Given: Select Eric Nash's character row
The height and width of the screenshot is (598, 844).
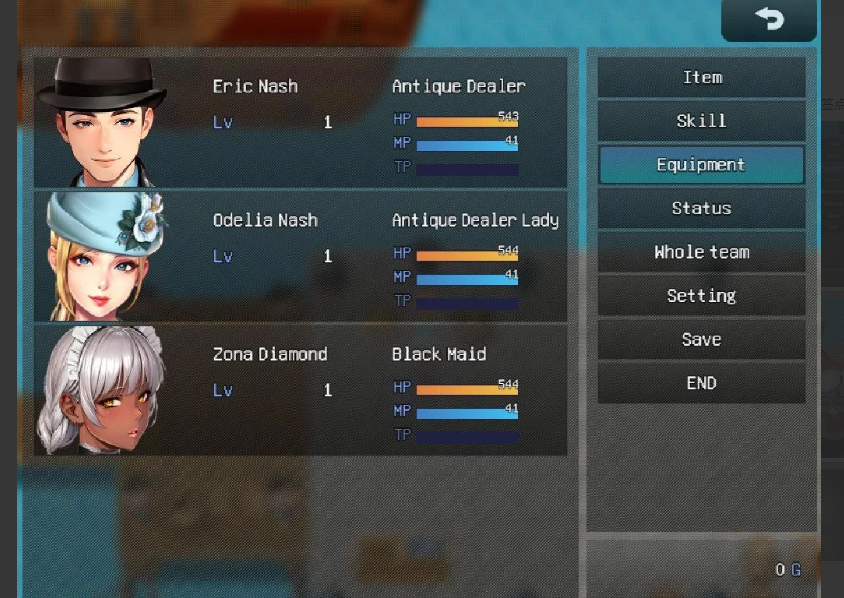Looking at the screenshot, I should (300, 122).
